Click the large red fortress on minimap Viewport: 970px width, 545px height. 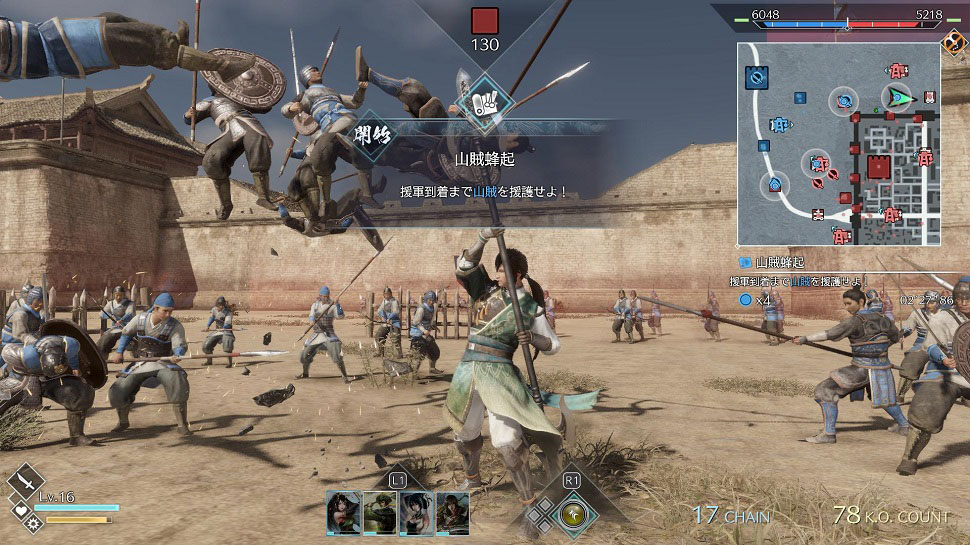click(x=878, y=167)
